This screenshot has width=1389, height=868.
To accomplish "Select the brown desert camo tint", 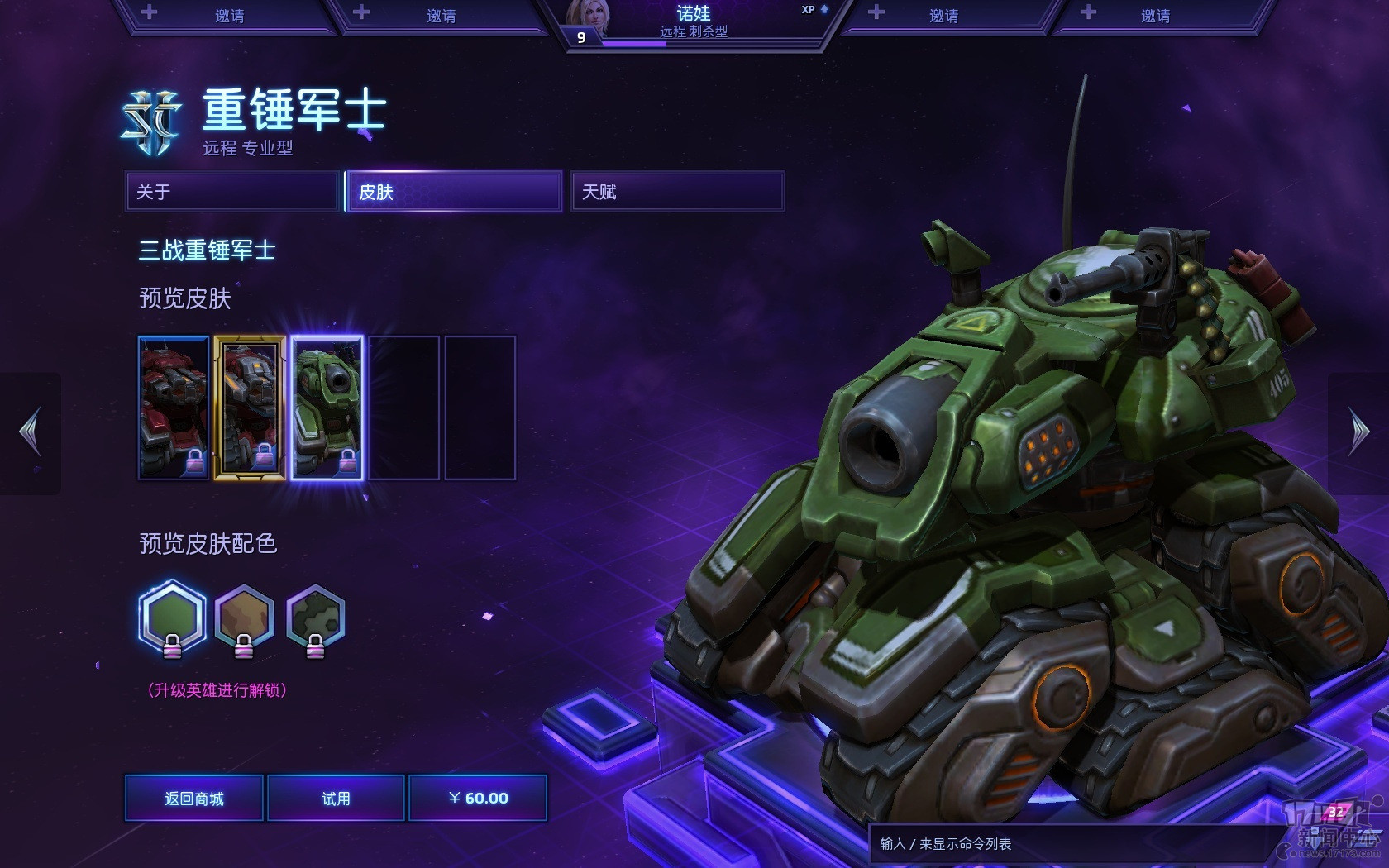I will 244,617.
